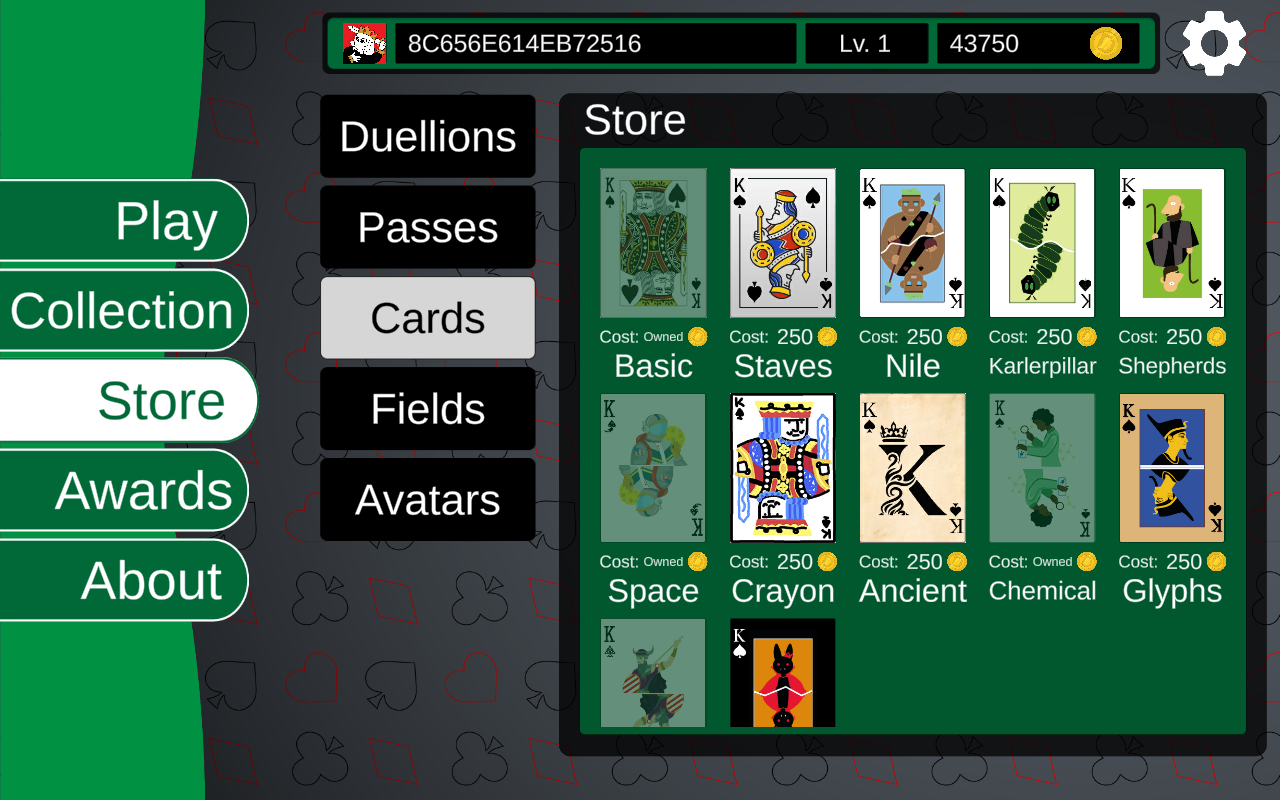The height and width of the screenshot is (800, 1280).
Task: Switch to the Fields tab
Action: click(x=427, y=409)
